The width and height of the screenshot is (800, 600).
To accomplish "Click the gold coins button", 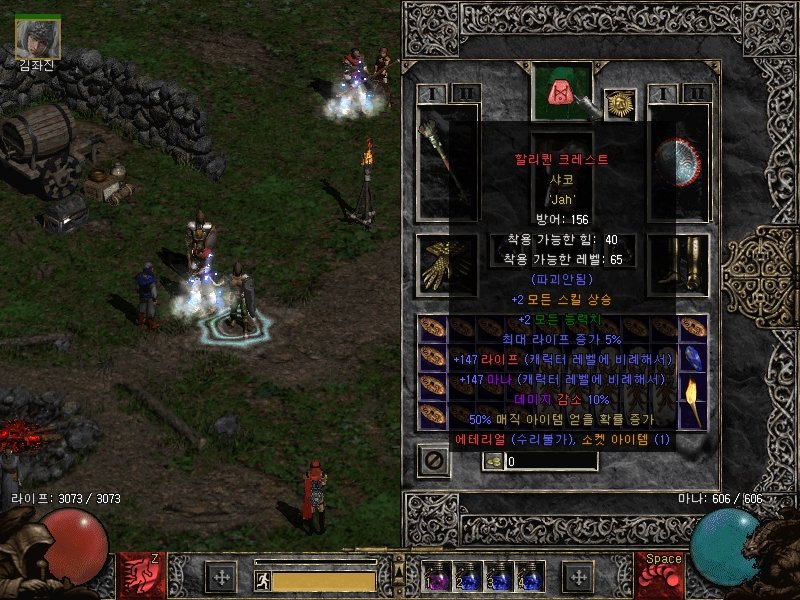I will [x=493, y=461].
